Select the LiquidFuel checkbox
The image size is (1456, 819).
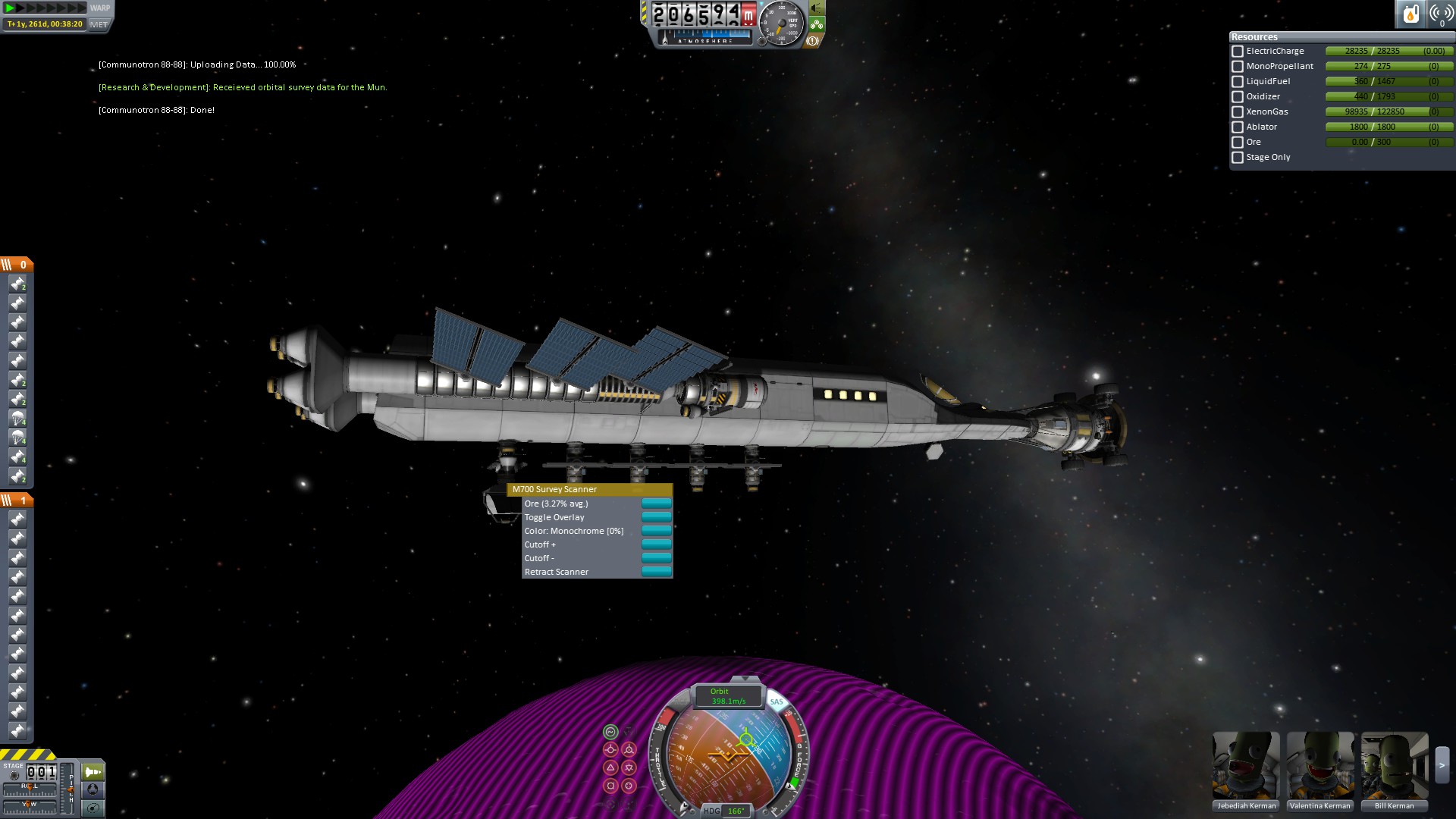[1238, 82]
